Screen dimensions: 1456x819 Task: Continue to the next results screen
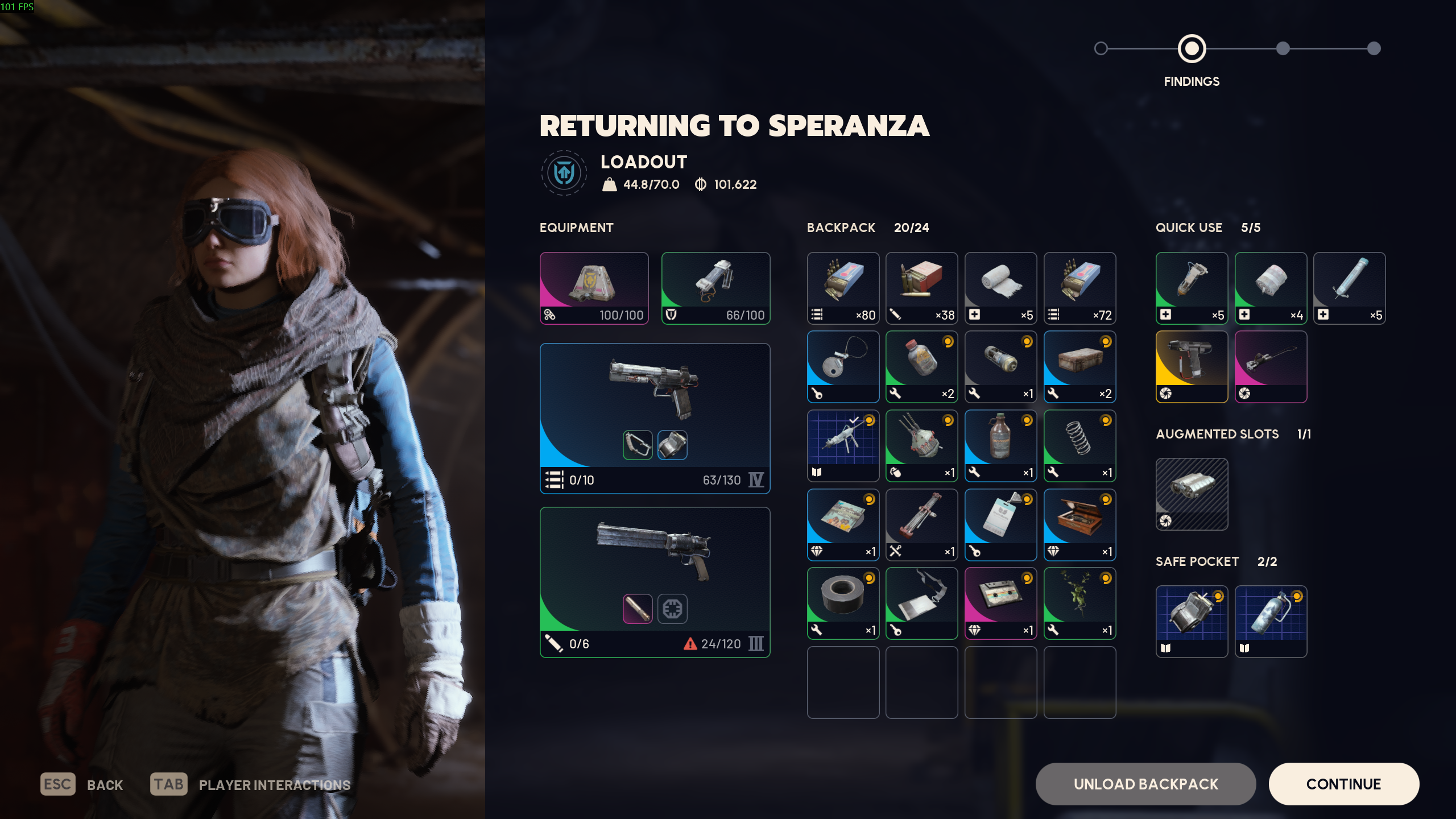[1343, 784]
